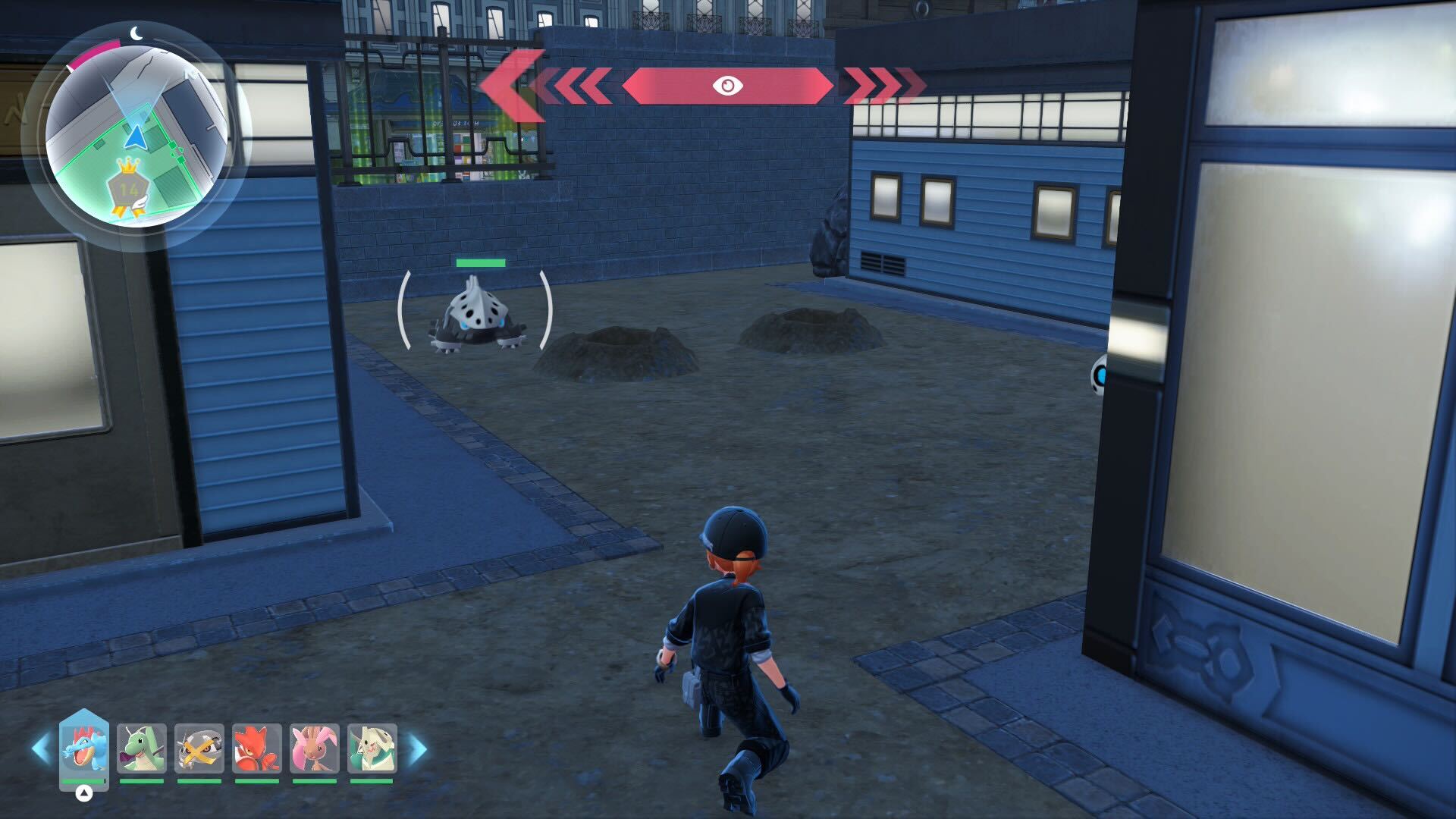Click the party bar's right arrow
This screenshot has height=819, width=1456.
[x=418, y=749]
